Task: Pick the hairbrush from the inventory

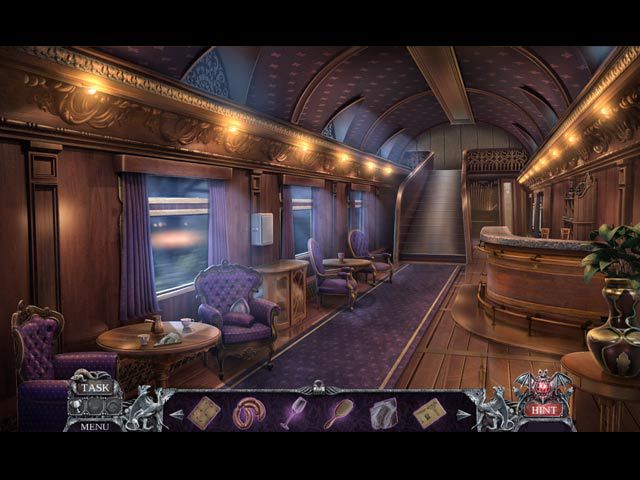Action: 338,412
